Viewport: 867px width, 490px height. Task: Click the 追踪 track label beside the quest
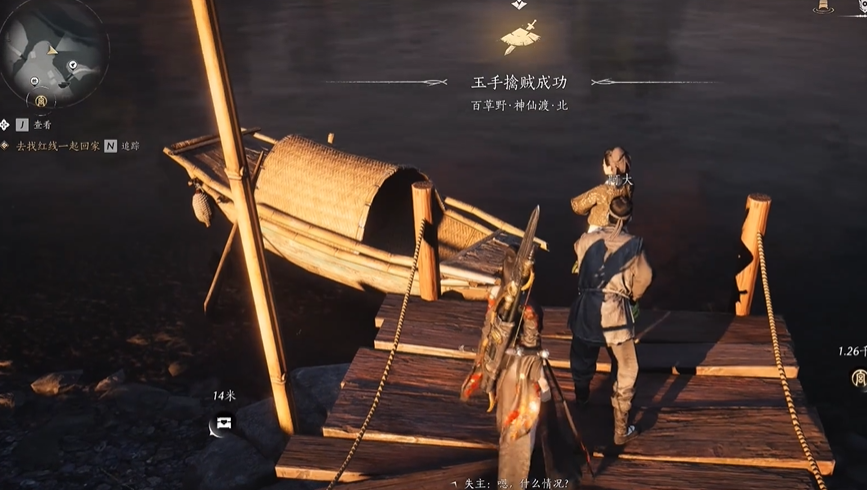coord(129,146)
